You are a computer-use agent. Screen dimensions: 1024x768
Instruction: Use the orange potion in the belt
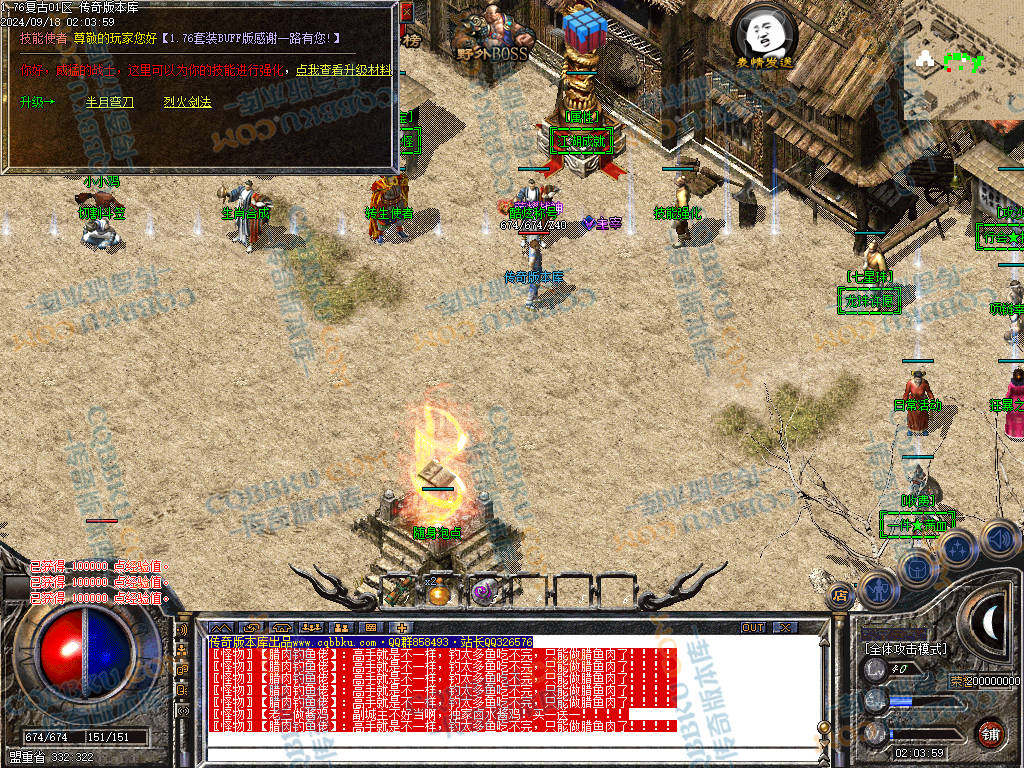438,592
